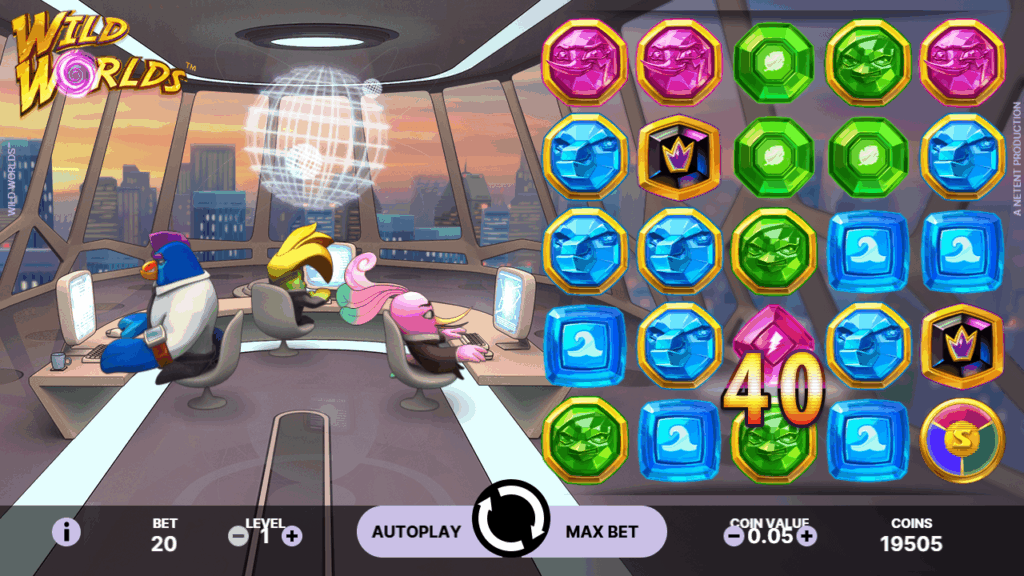Screen dimensions: 1024x576
Task: Spin the reels with the circular arrow button
Action: tap(511, 519)
